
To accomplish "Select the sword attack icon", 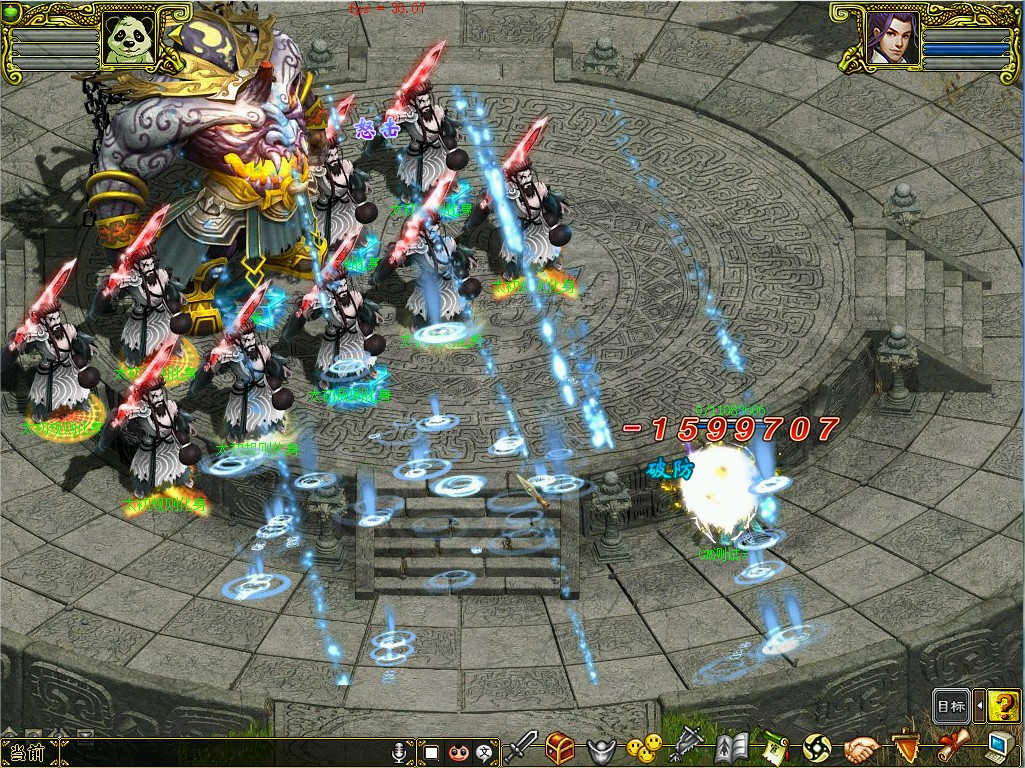I will [521, 746].
